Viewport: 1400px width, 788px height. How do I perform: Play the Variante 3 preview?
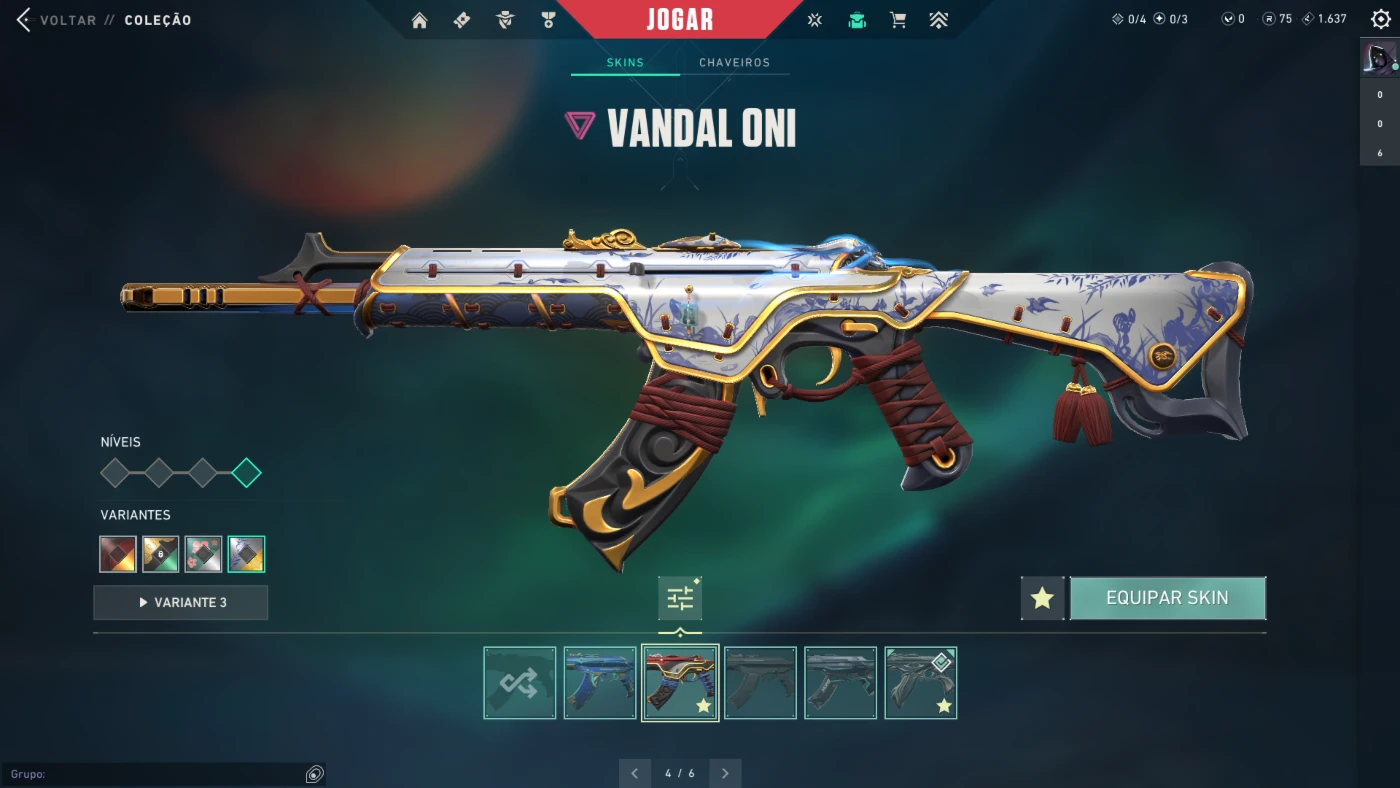[x=181, y=603]
